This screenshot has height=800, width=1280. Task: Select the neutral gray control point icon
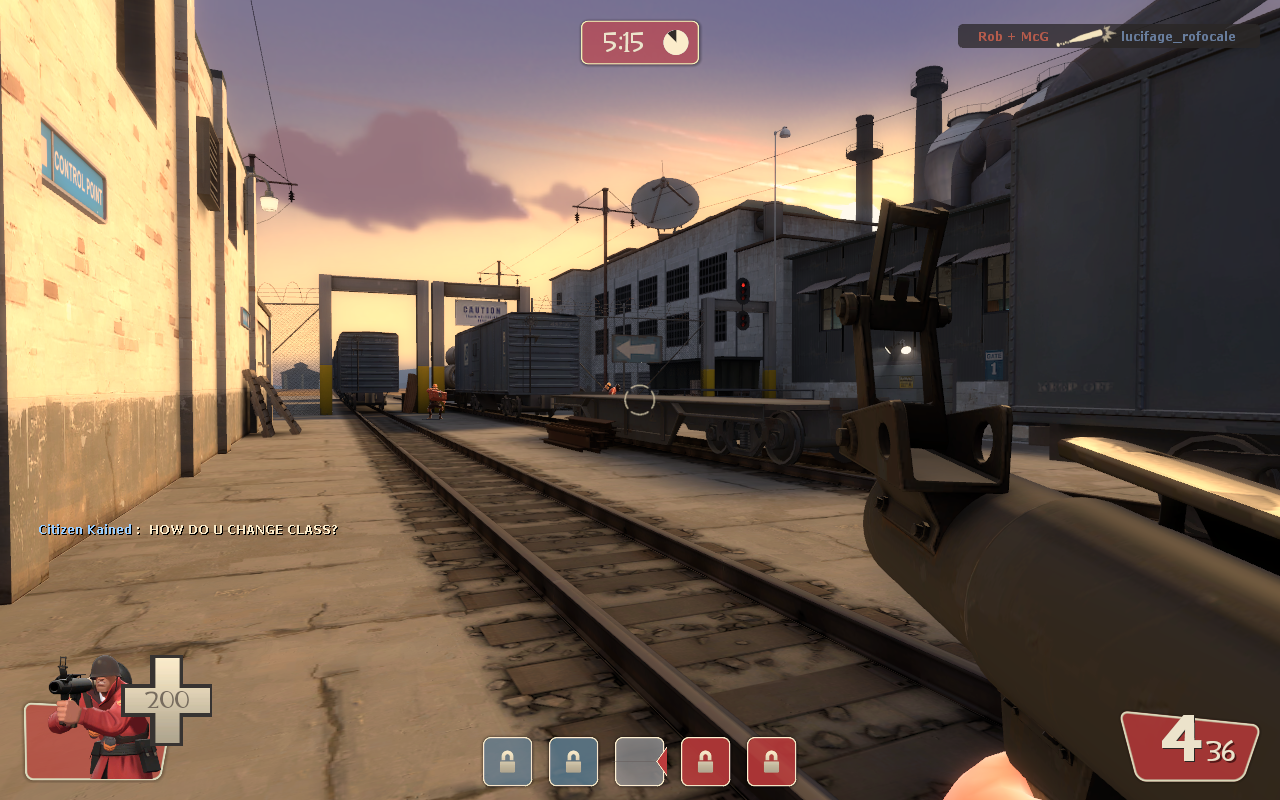click(639, 762)
